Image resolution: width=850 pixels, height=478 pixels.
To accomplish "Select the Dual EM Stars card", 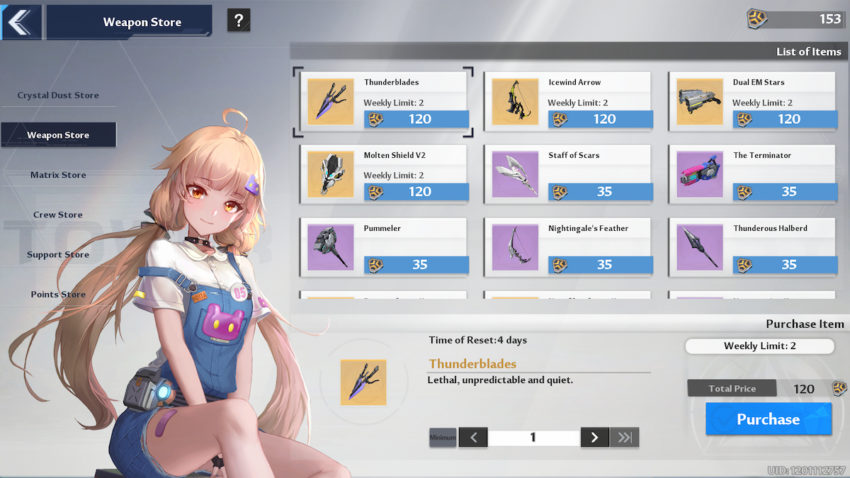I will pyautogui.click(x=752, y=101).
